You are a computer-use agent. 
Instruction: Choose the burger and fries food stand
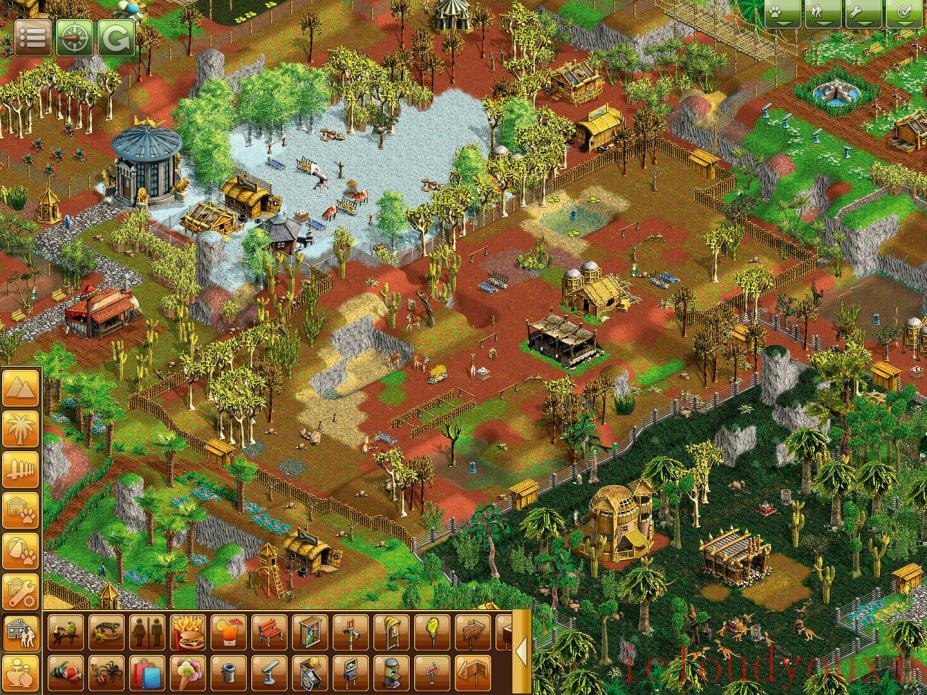188,631
